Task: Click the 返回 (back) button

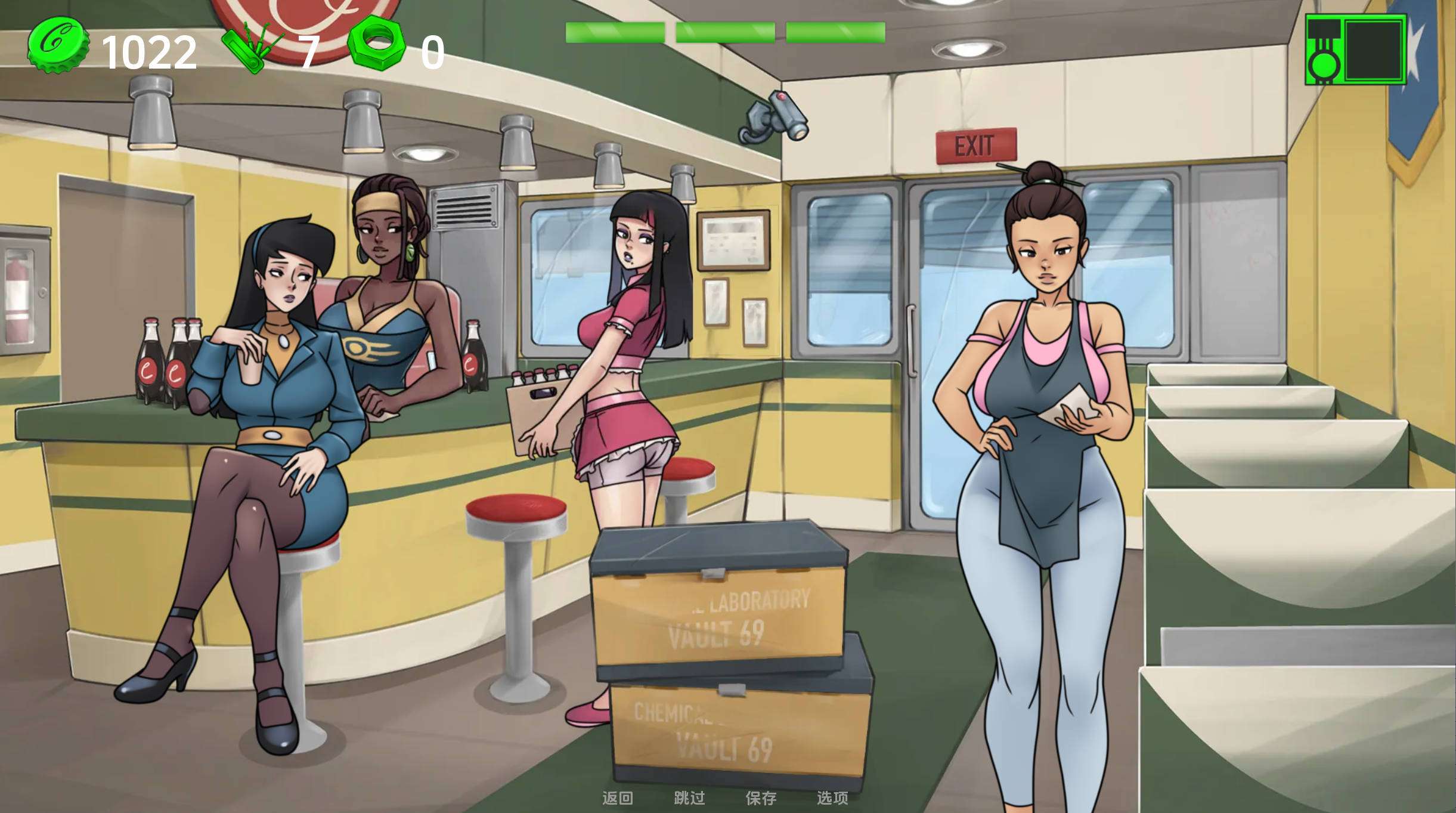Action: pos(617,797)
